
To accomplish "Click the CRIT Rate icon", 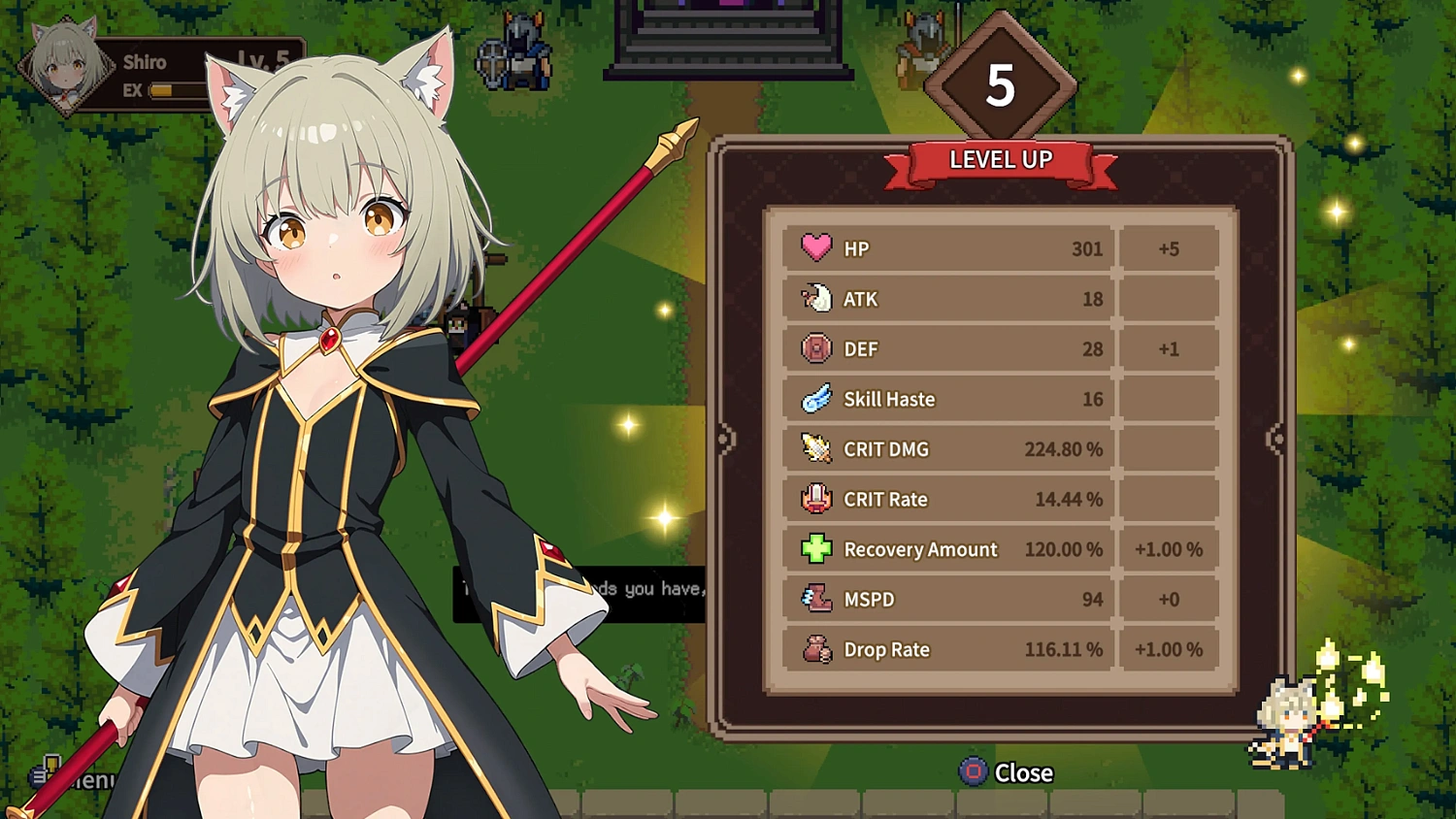I will [815, 499].
